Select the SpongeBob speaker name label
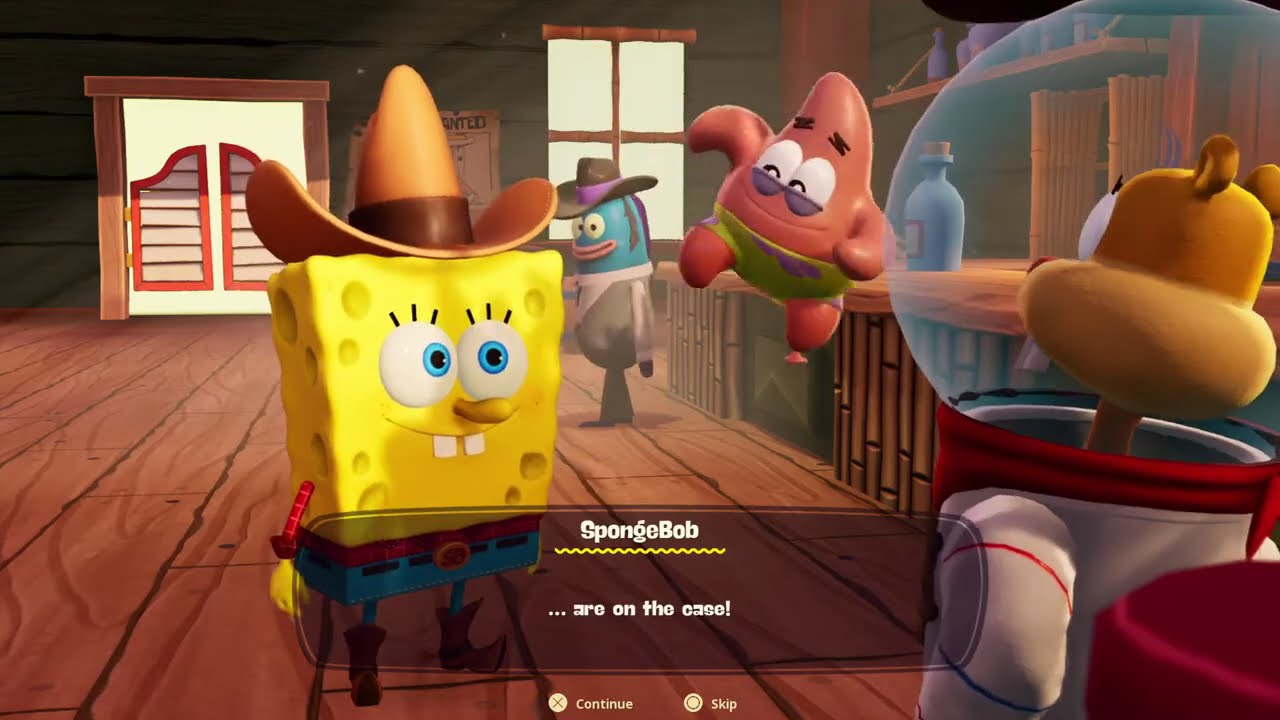1280x720 pixels. 640,532
